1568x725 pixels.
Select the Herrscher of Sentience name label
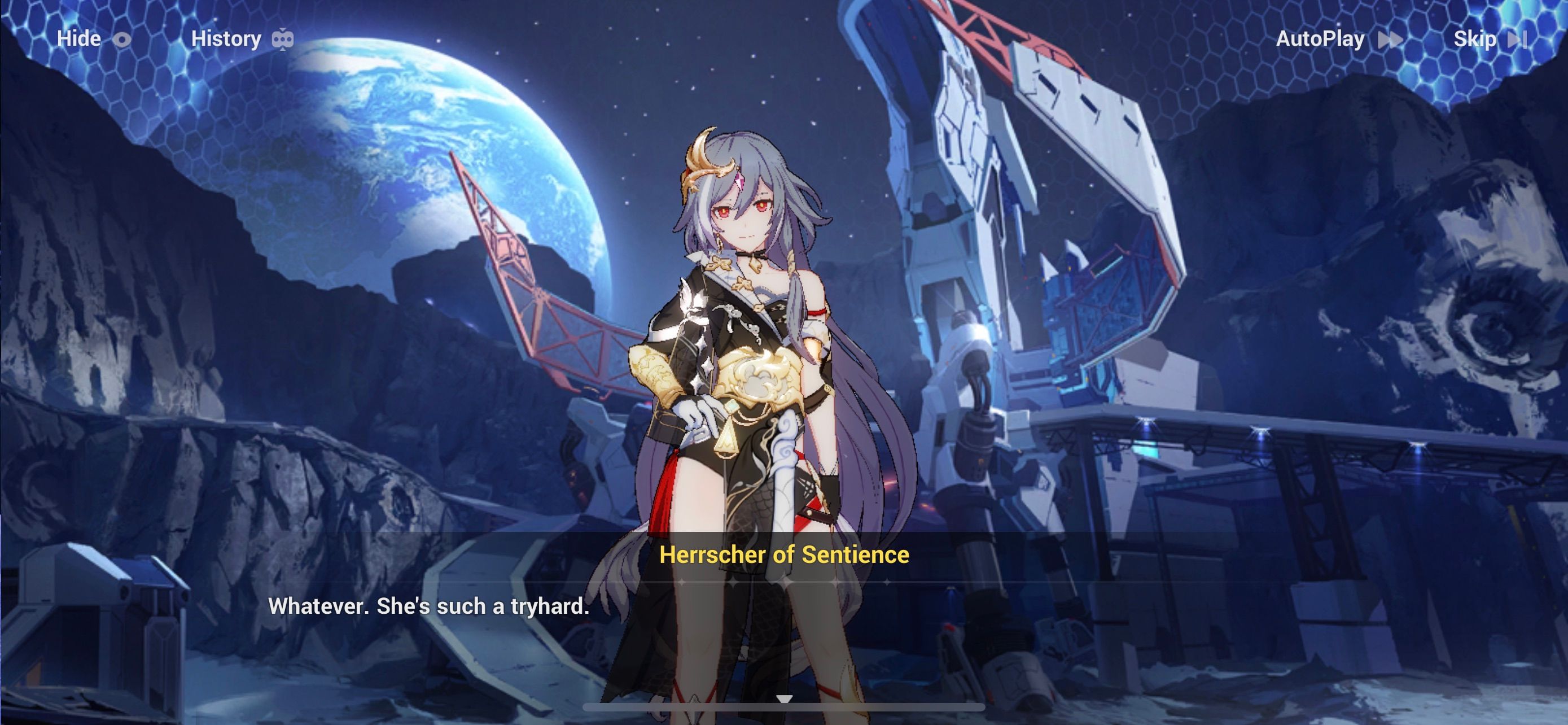(x=784, y=572)
